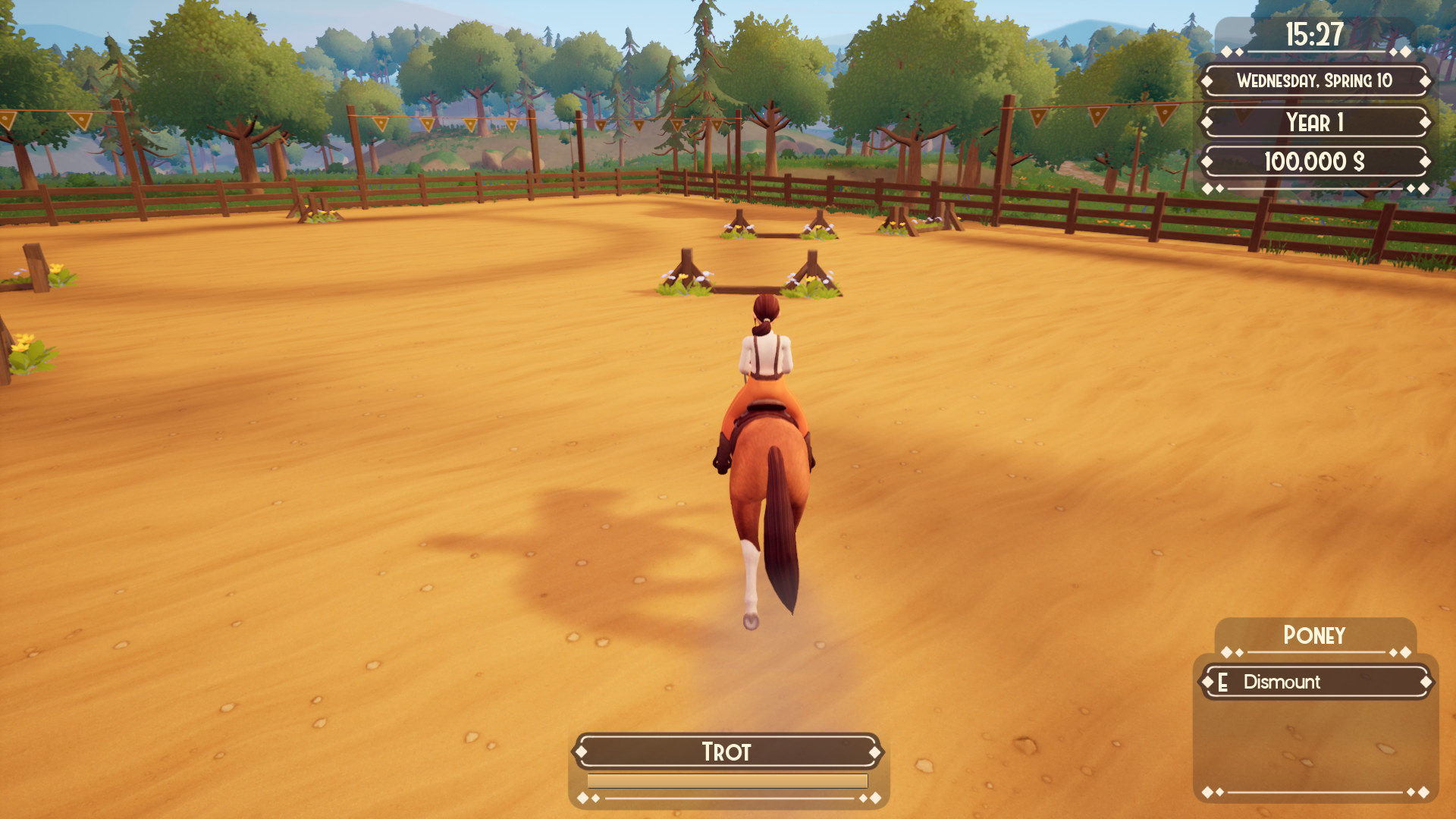
Task: Click the stamina bar under Trot
Action: pos(726,782)
